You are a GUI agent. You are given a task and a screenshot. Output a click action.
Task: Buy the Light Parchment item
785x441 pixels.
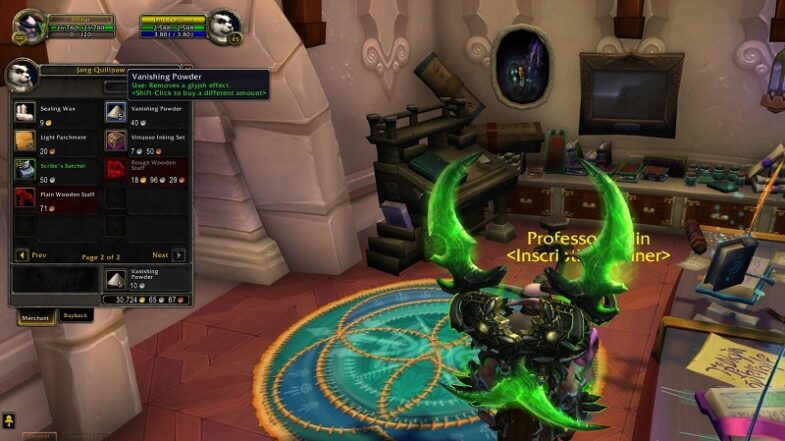point(25,142)
